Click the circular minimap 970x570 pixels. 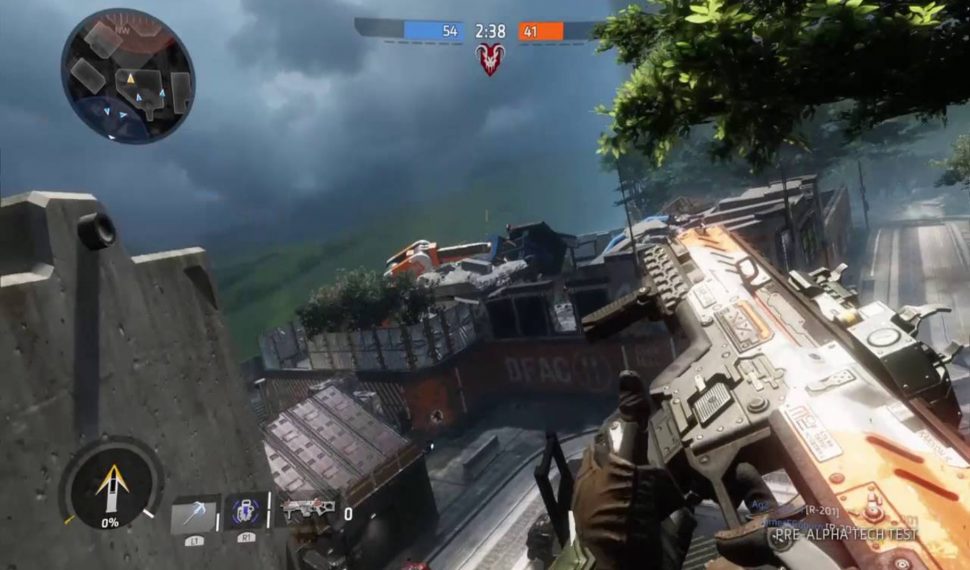click(x=127, y=76)
